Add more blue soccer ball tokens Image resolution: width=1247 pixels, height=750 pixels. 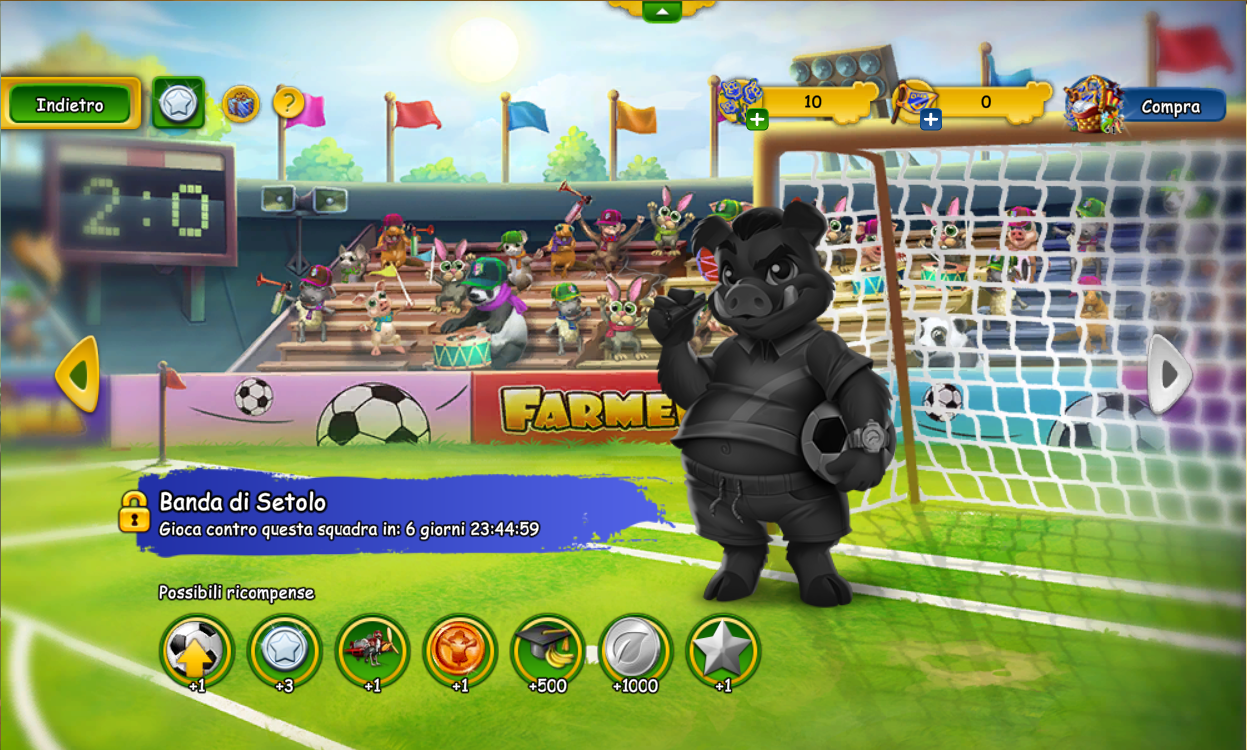(757, 120)
